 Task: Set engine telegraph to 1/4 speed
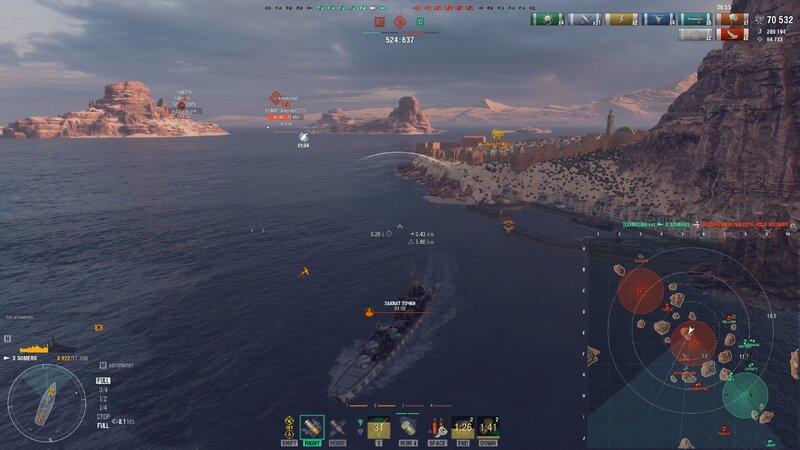coord(103,407)
